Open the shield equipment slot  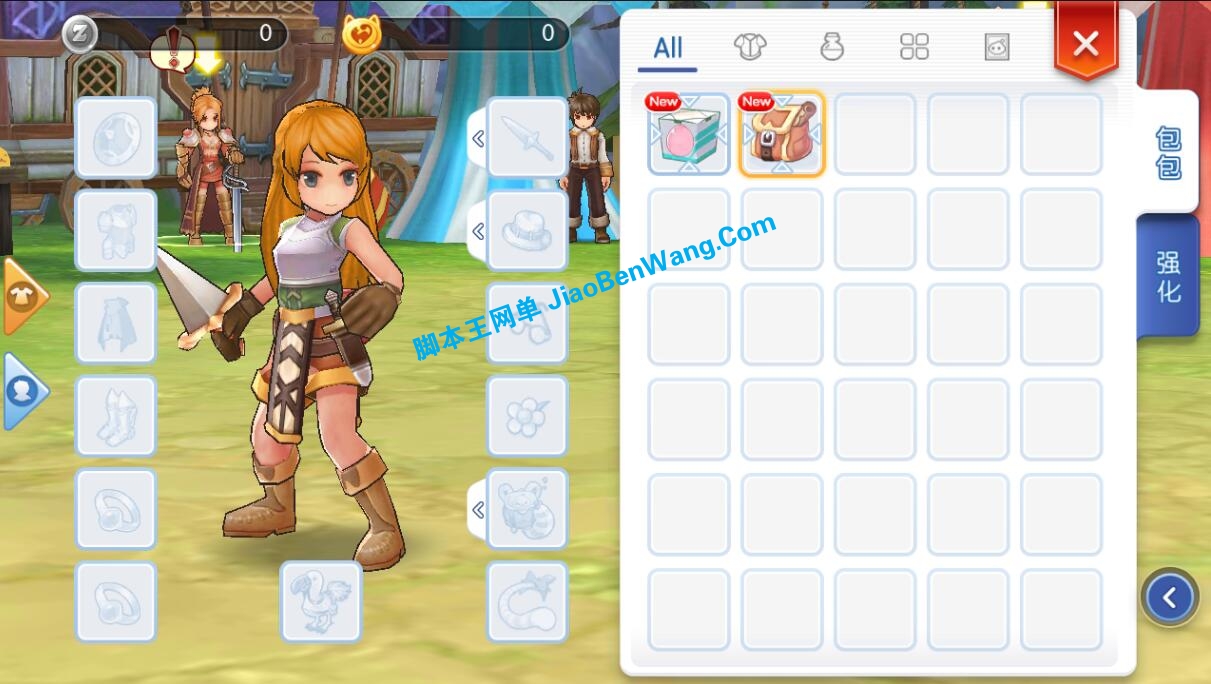116,138
